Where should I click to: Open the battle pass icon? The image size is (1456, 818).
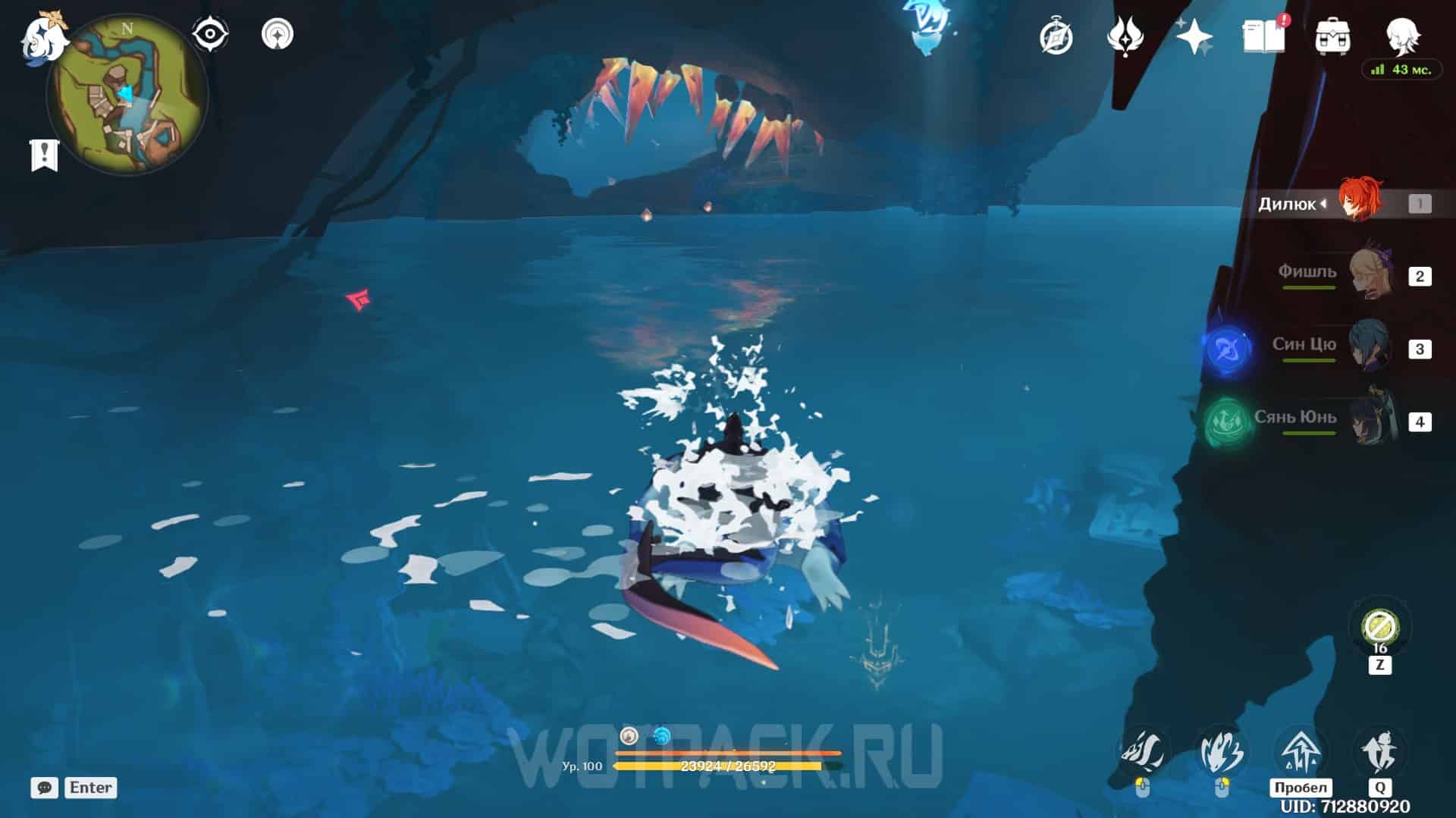(x=1125, y=36)
